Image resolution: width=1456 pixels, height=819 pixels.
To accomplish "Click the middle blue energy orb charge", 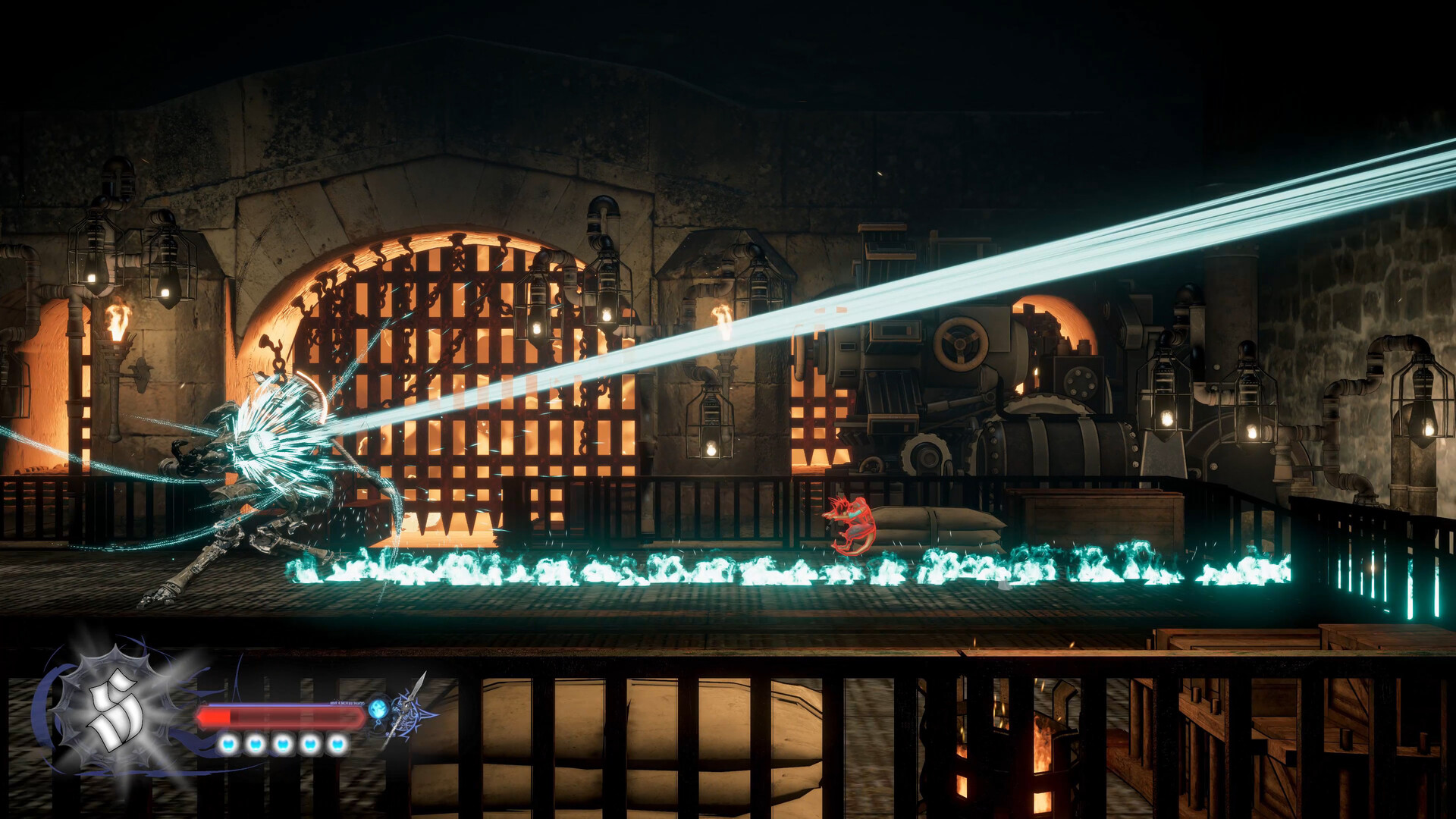I will 283,745.
